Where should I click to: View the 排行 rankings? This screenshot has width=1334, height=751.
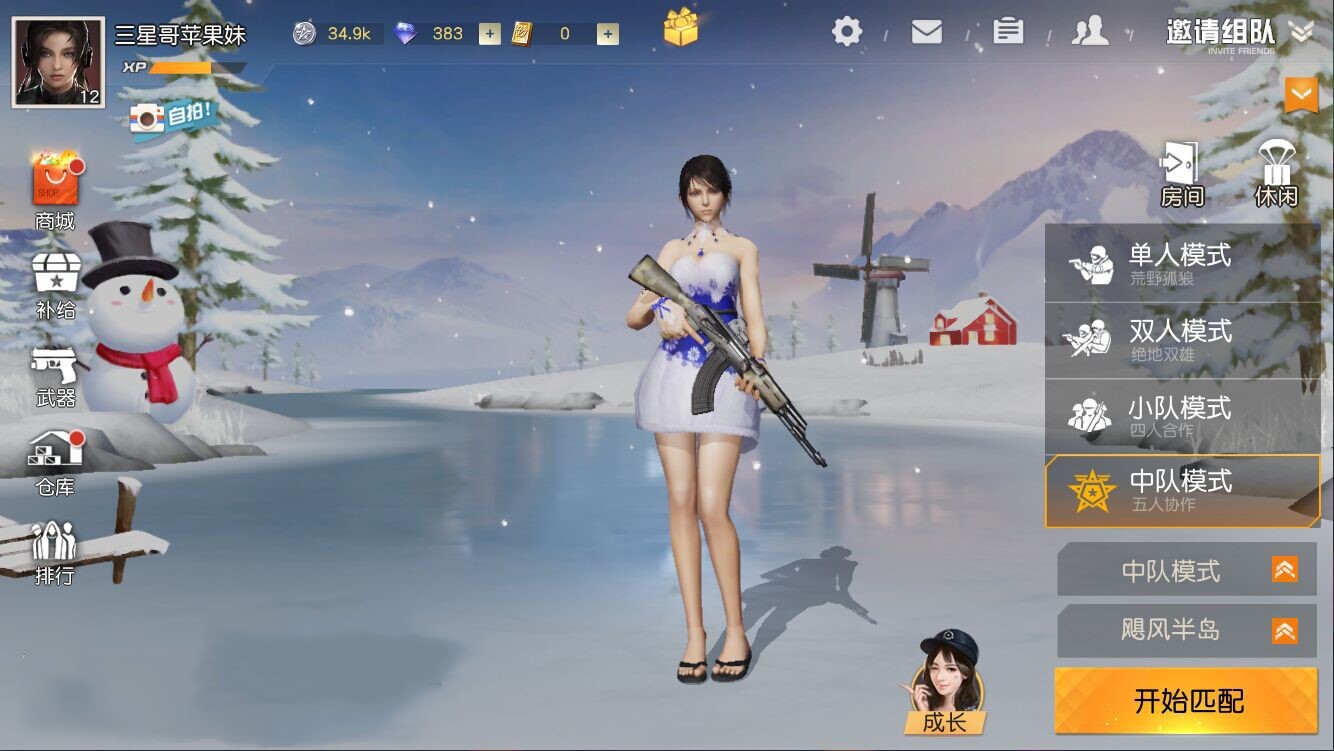tap(55, 553)
